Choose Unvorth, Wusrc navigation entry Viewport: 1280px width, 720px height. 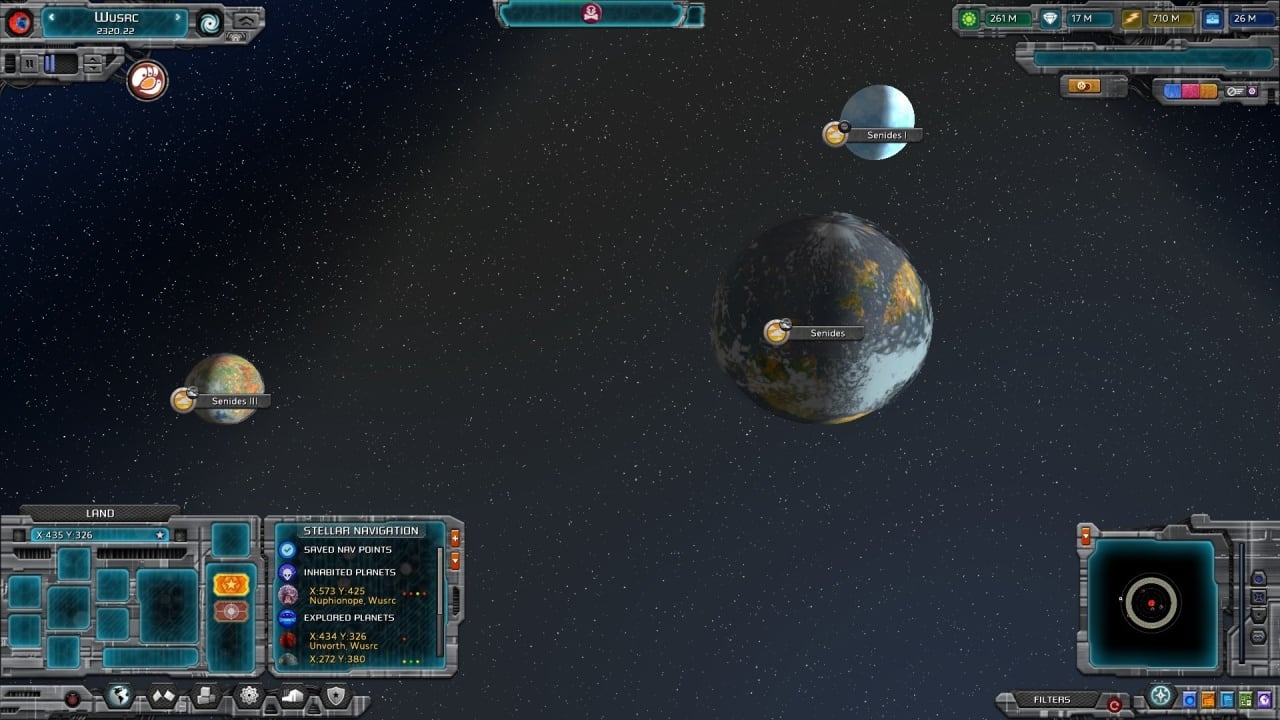(x=345, y=641)
